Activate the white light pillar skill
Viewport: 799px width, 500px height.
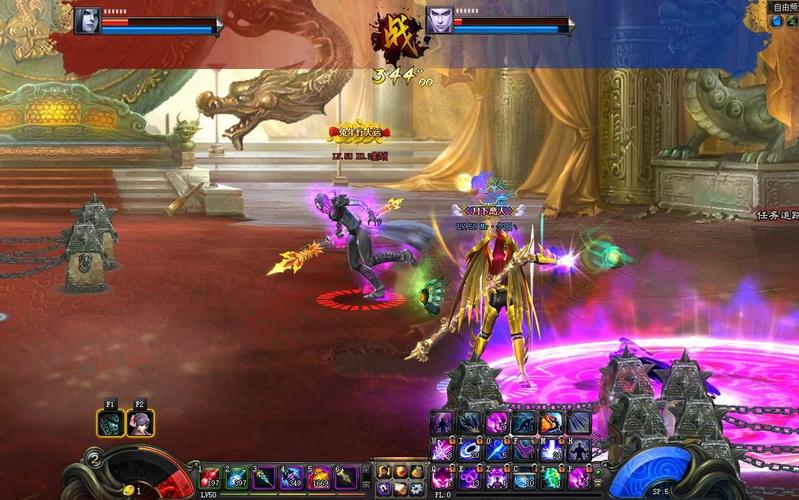click(x=551, y=450)
